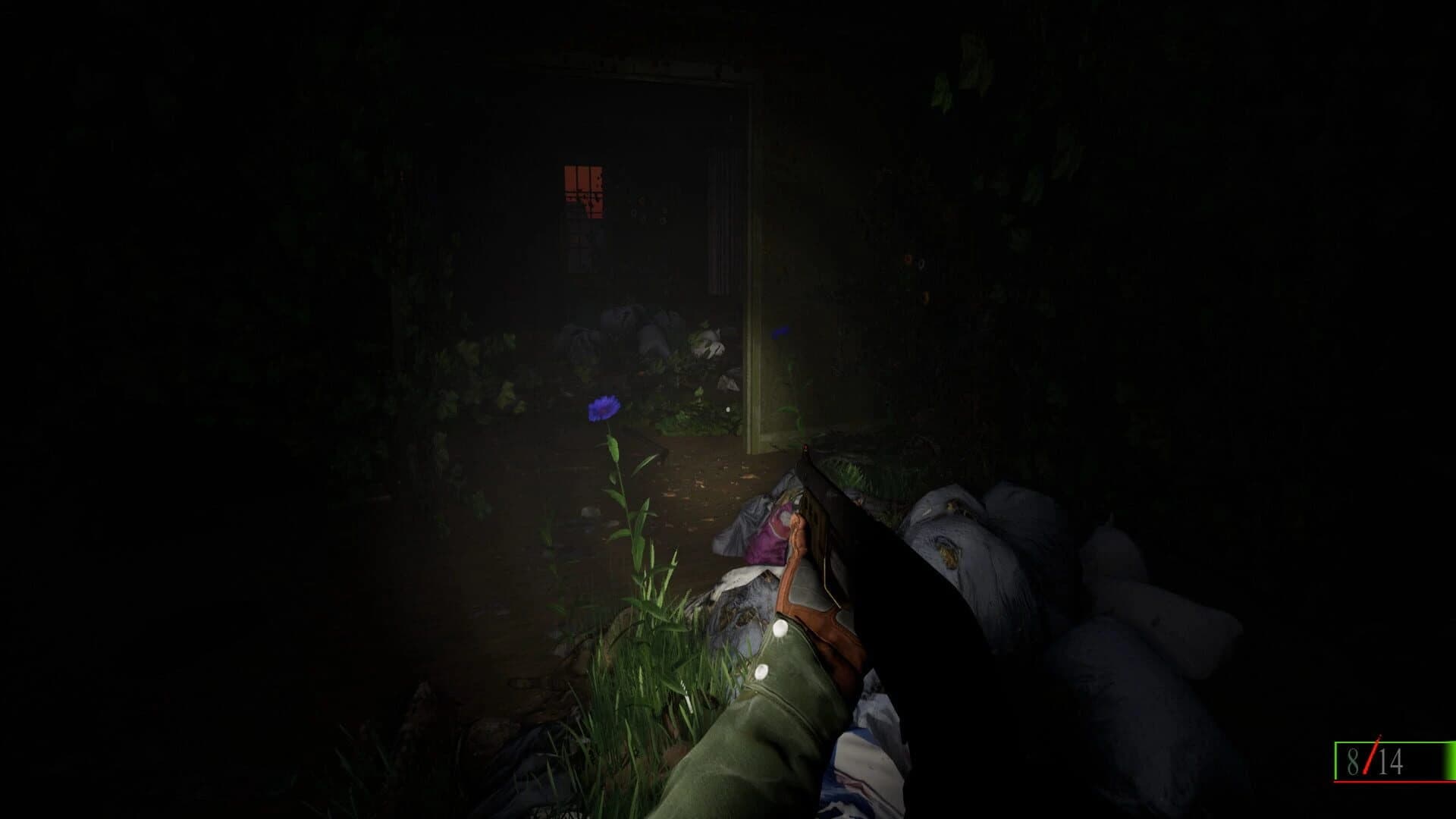Click the lower white button on the sleeve
Screen dimensions: 1456x819
click(761, 672)
